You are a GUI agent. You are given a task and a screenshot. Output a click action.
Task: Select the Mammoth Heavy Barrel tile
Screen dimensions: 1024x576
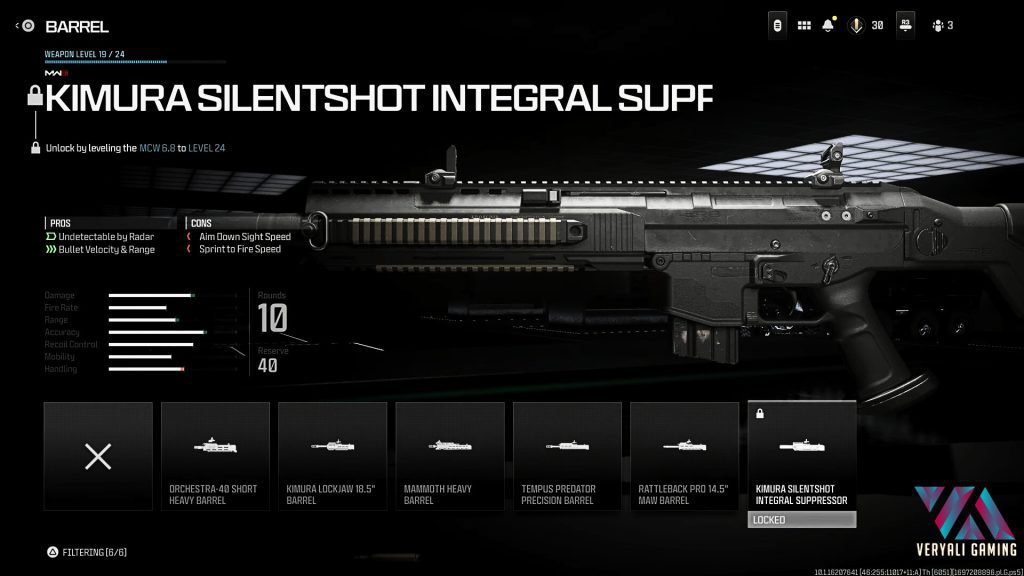tap(450, 455)
